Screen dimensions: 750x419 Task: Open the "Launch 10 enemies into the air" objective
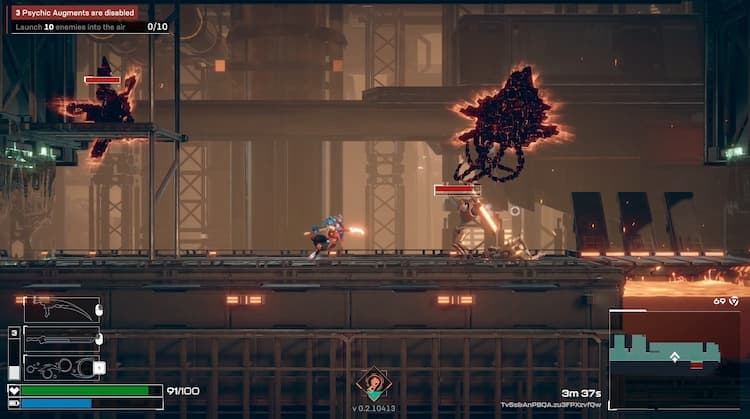pyautogui.click(x=90, y=26)
